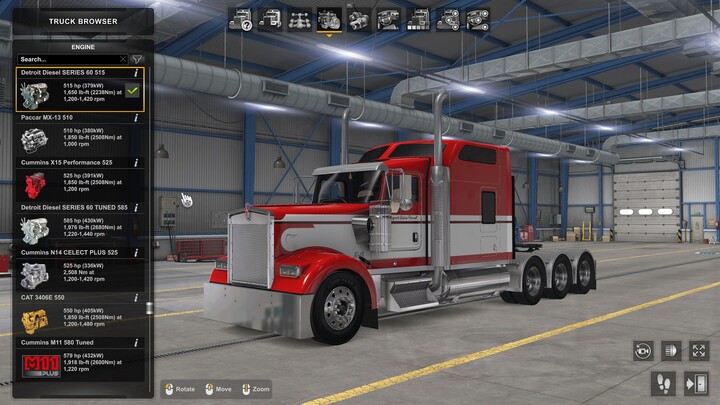The width and height of the screenshot is (720, 405).
Task: Switch to the transmission tab
Action: 358,19
